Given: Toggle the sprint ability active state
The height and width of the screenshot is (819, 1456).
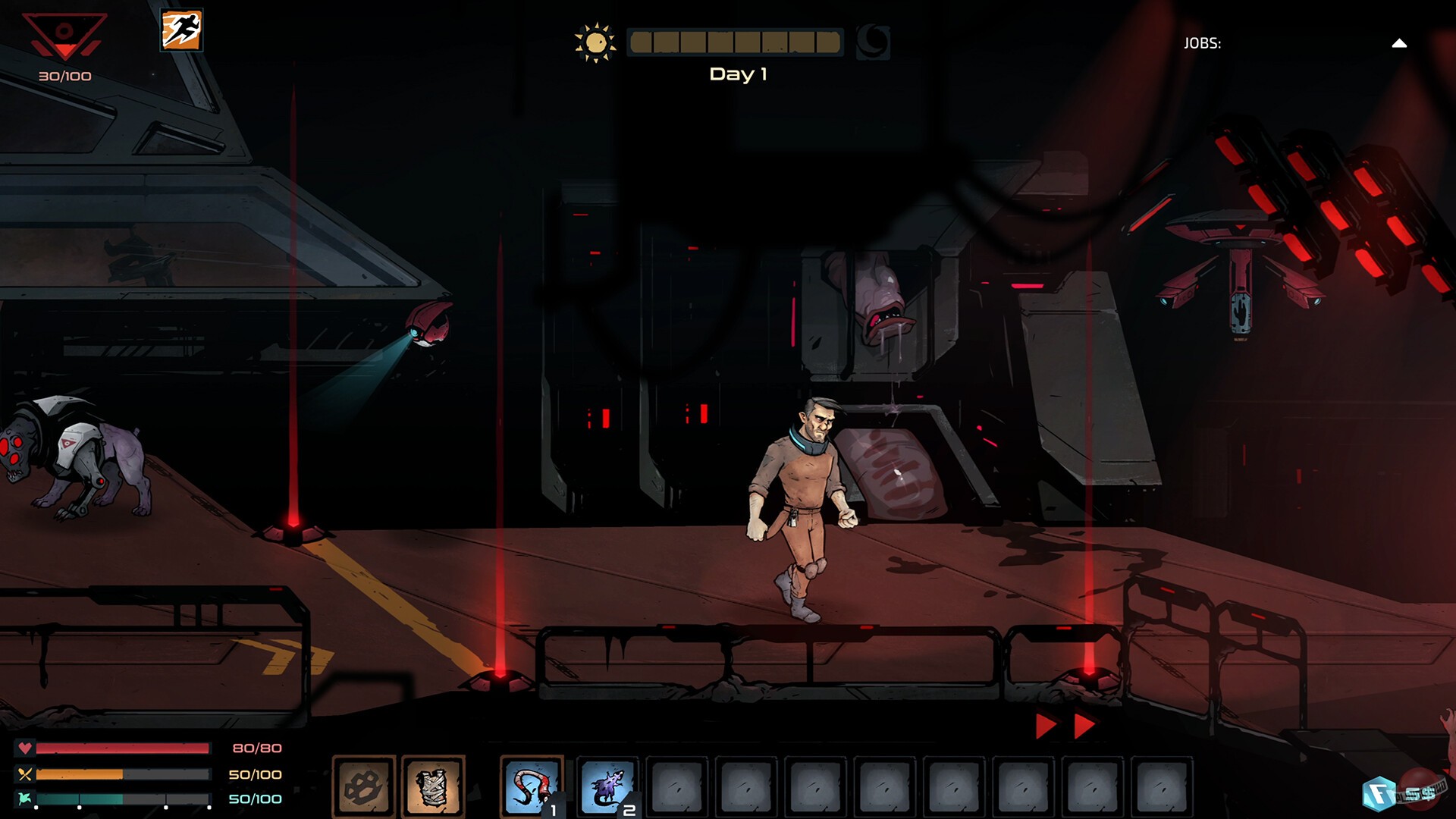Looking at the screenshot, I should pyautogui.click(x=180, y=30).
